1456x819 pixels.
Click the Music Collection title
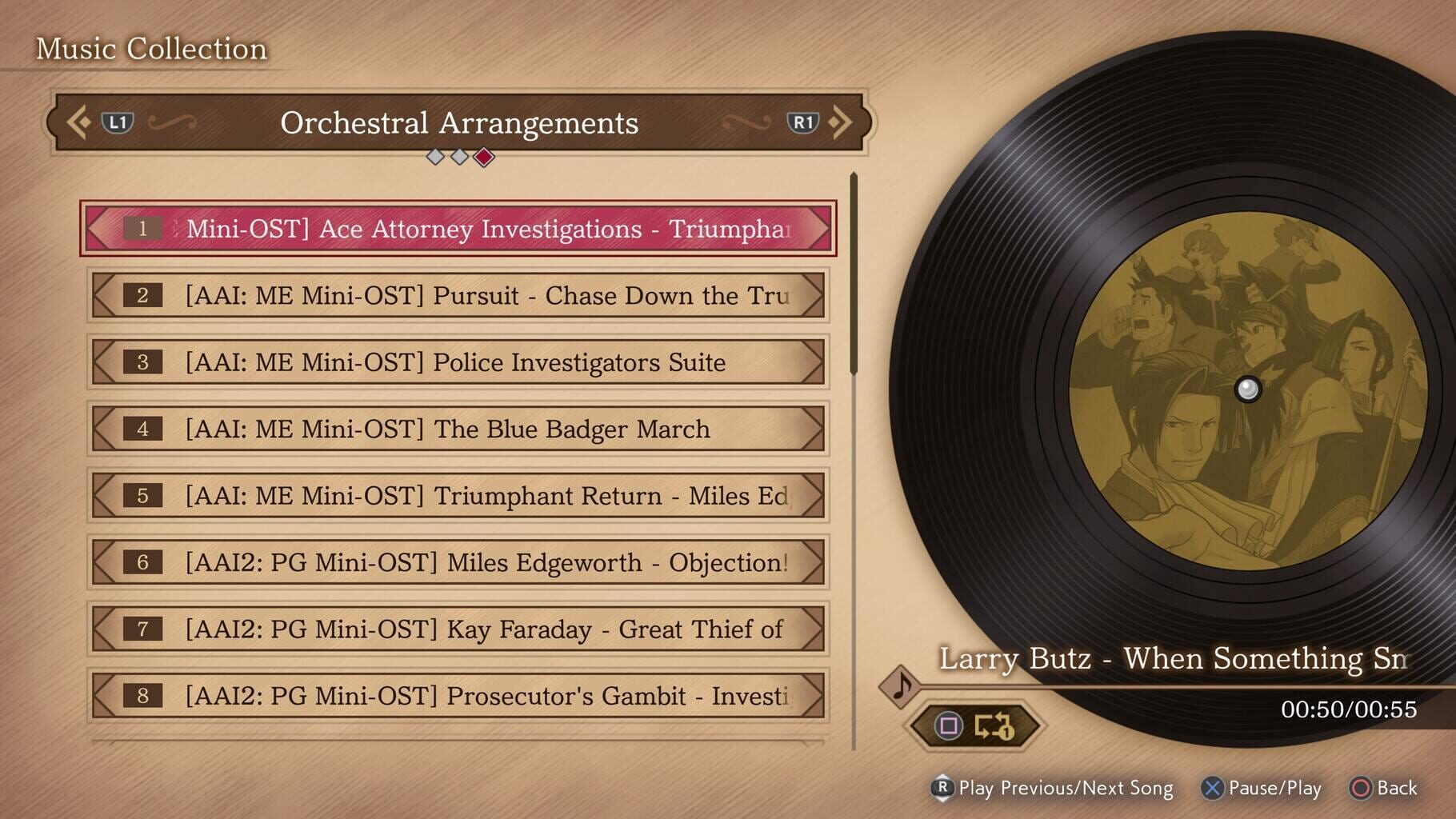click(x=151, y=48)
